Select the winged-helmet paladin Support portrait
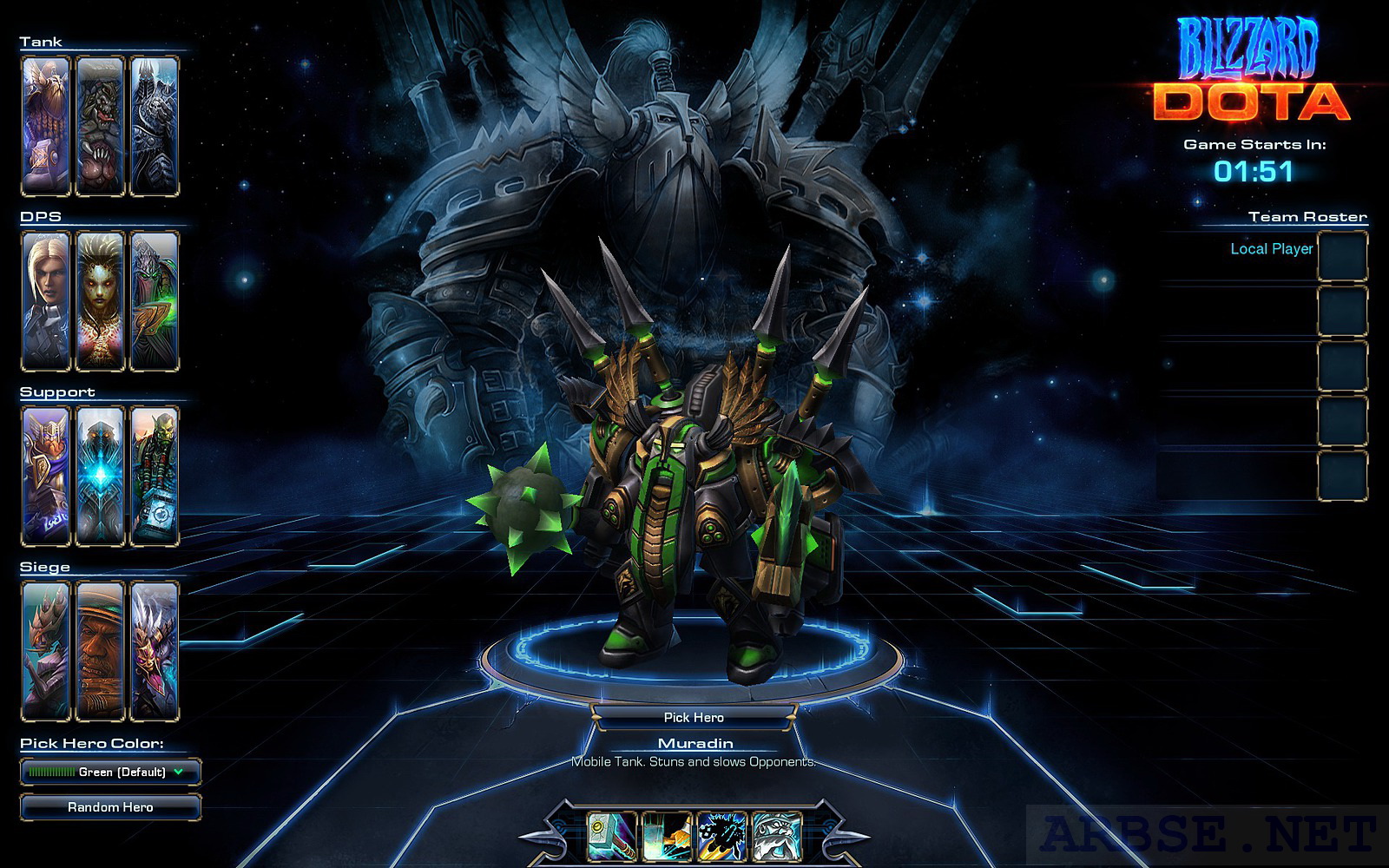Viewport: 1389px width, 868px height. 46,476
